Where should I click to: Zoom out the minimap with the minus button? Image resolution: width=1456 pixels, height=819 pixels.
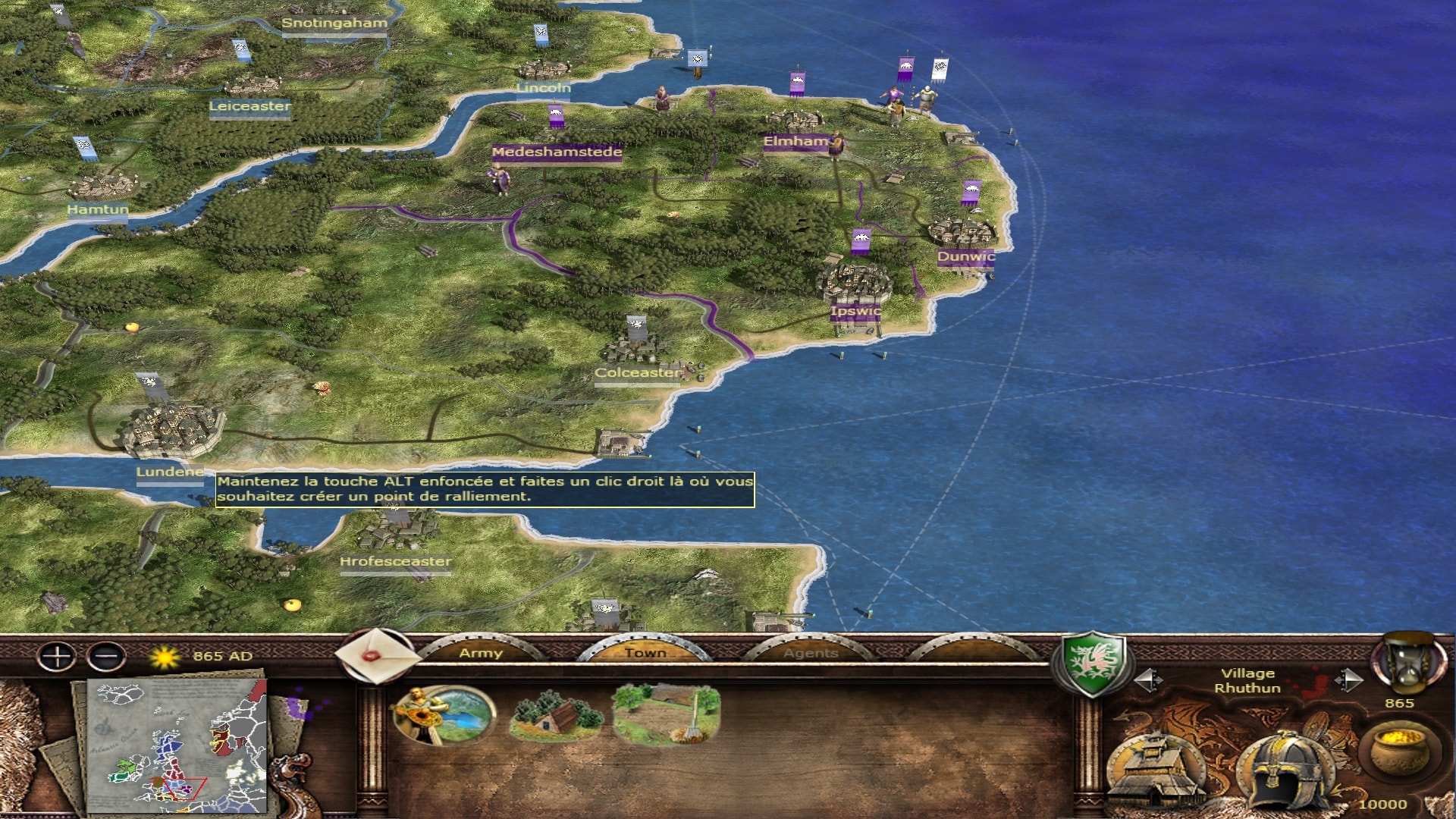tap(106, 656)
